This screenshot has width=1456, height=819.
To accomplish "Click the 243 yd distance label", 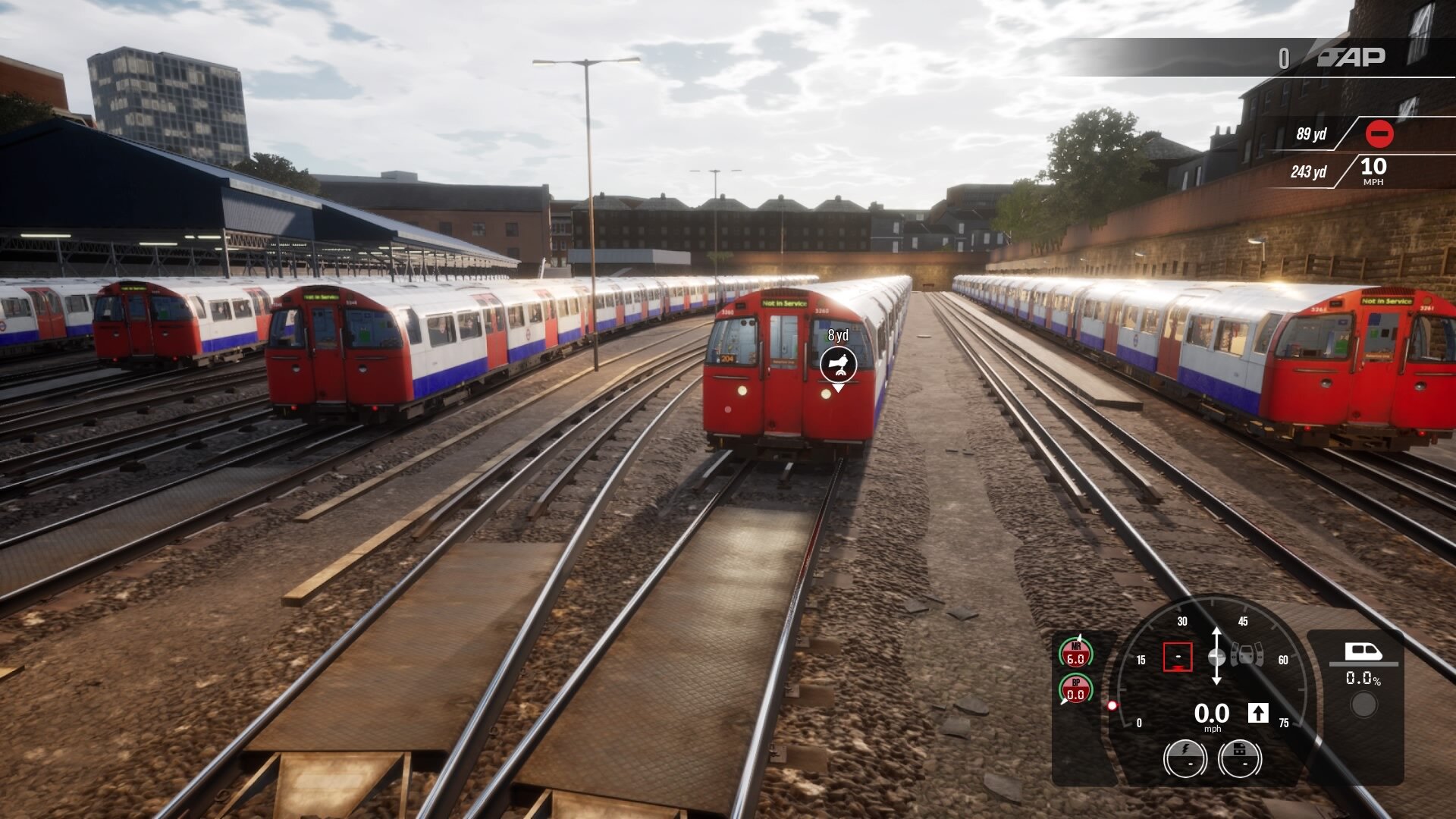I will pos(1309,171).
